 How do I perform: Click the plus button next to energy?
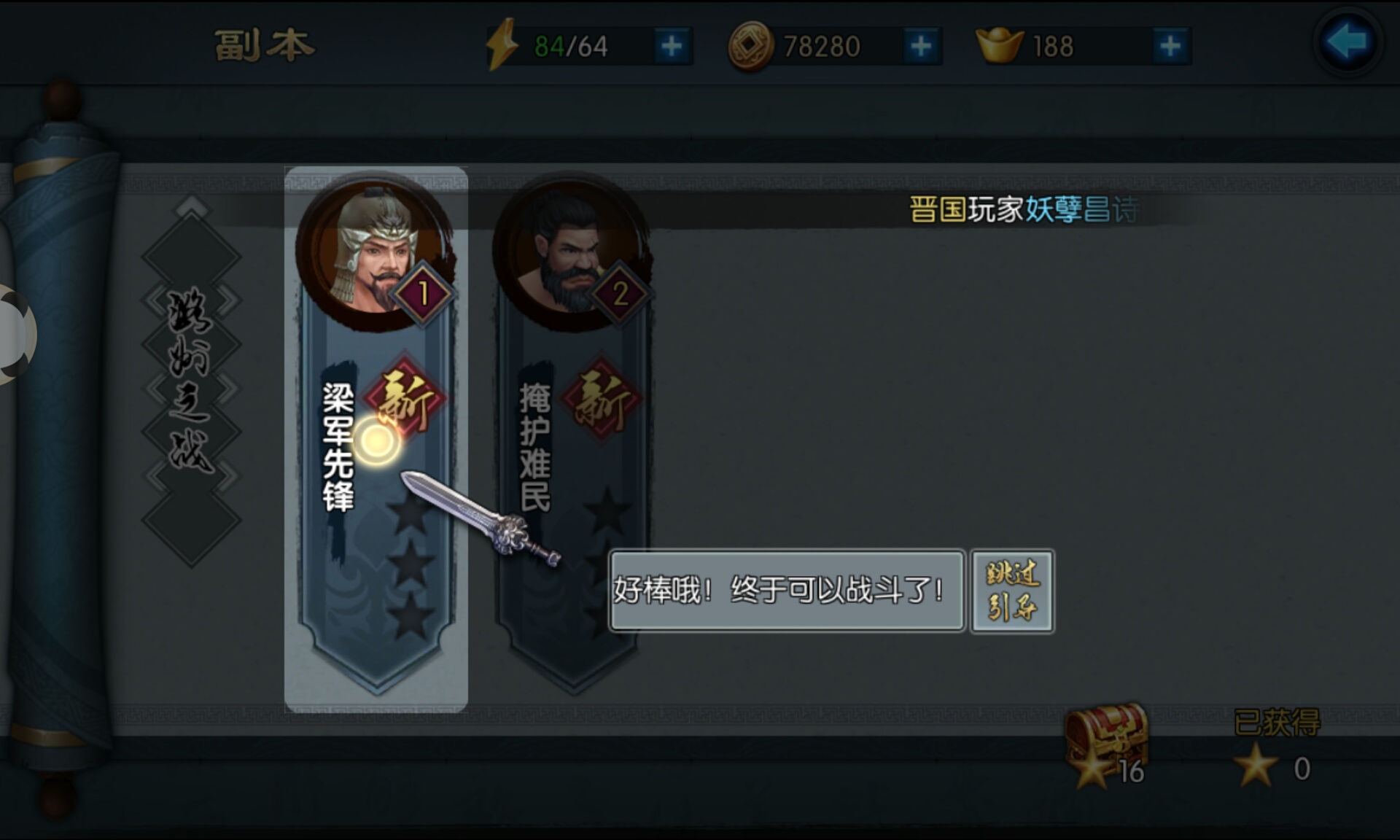click(x=672, y=44)
